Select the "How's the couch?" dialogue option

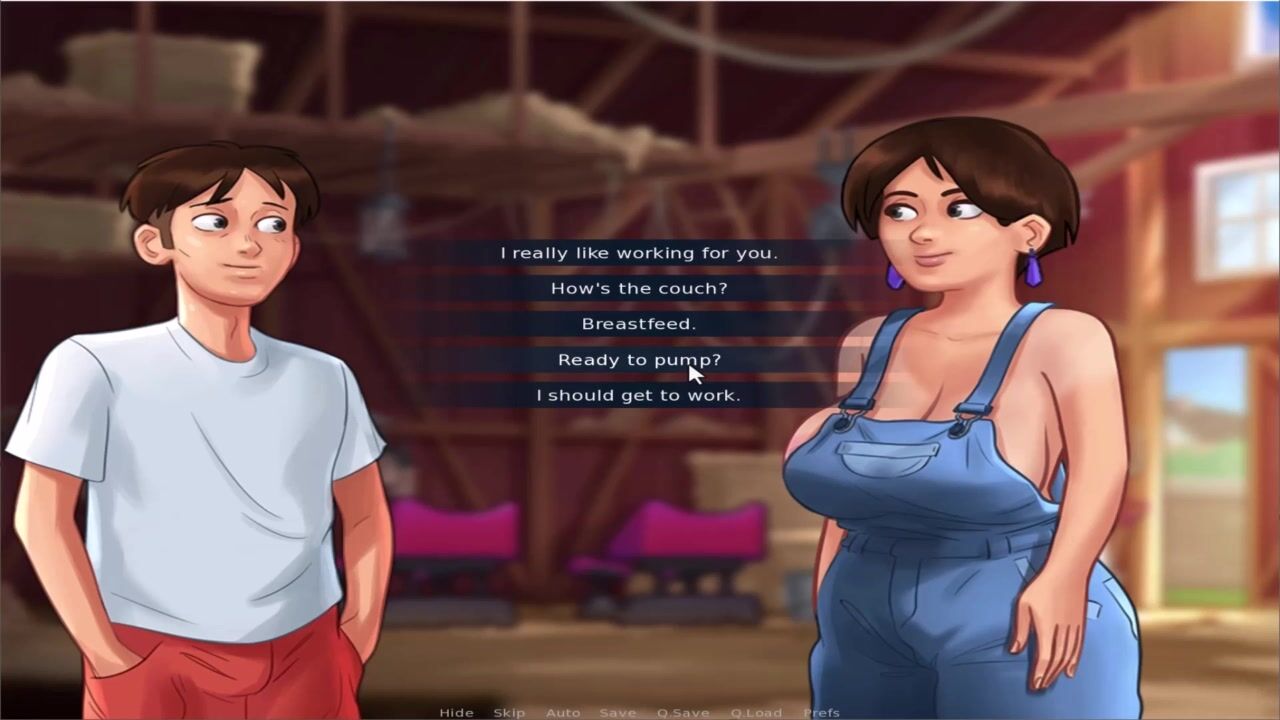(x=638, y=289)
